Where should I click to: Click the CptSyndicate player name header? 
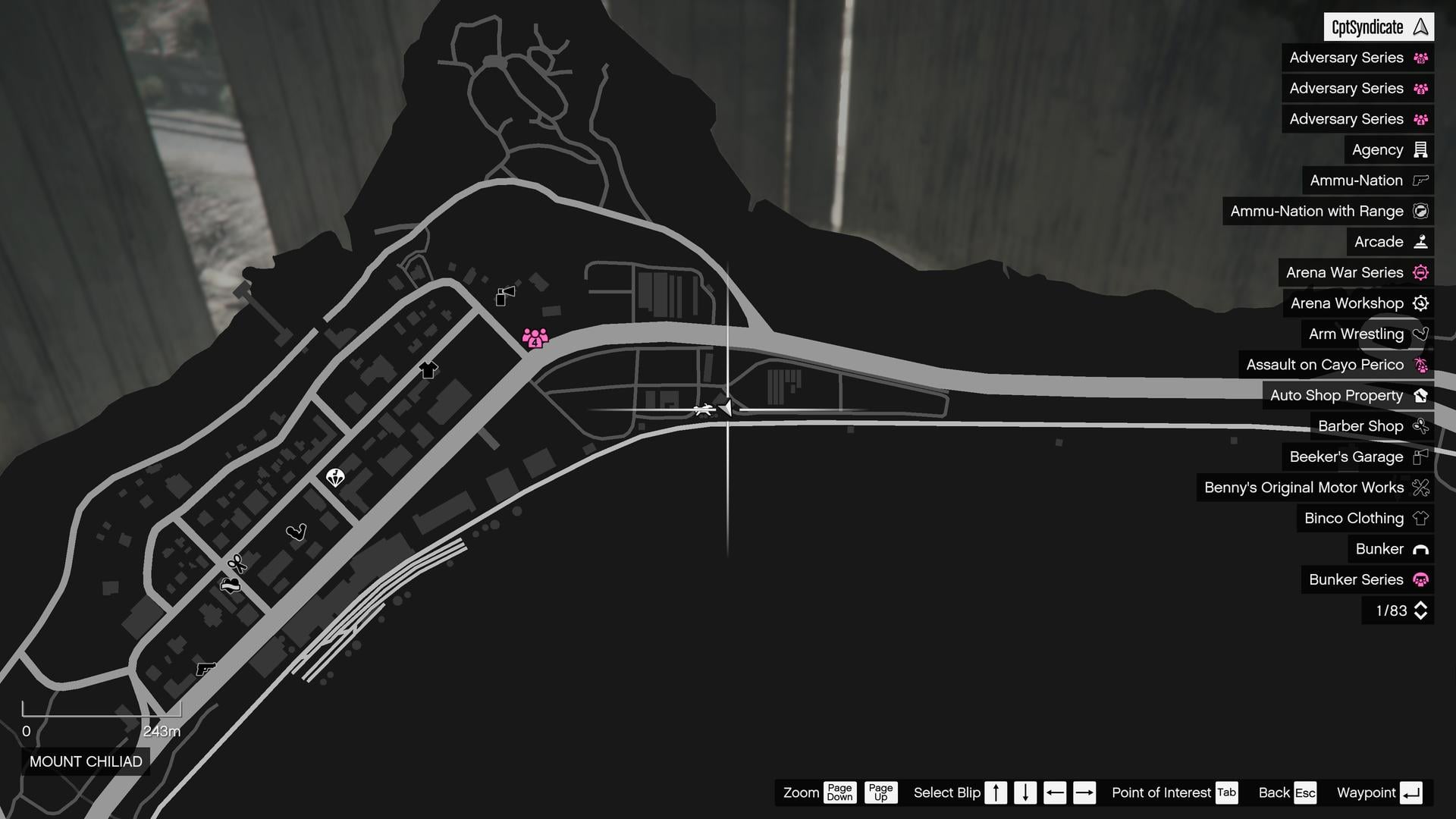click(1377, 27)
